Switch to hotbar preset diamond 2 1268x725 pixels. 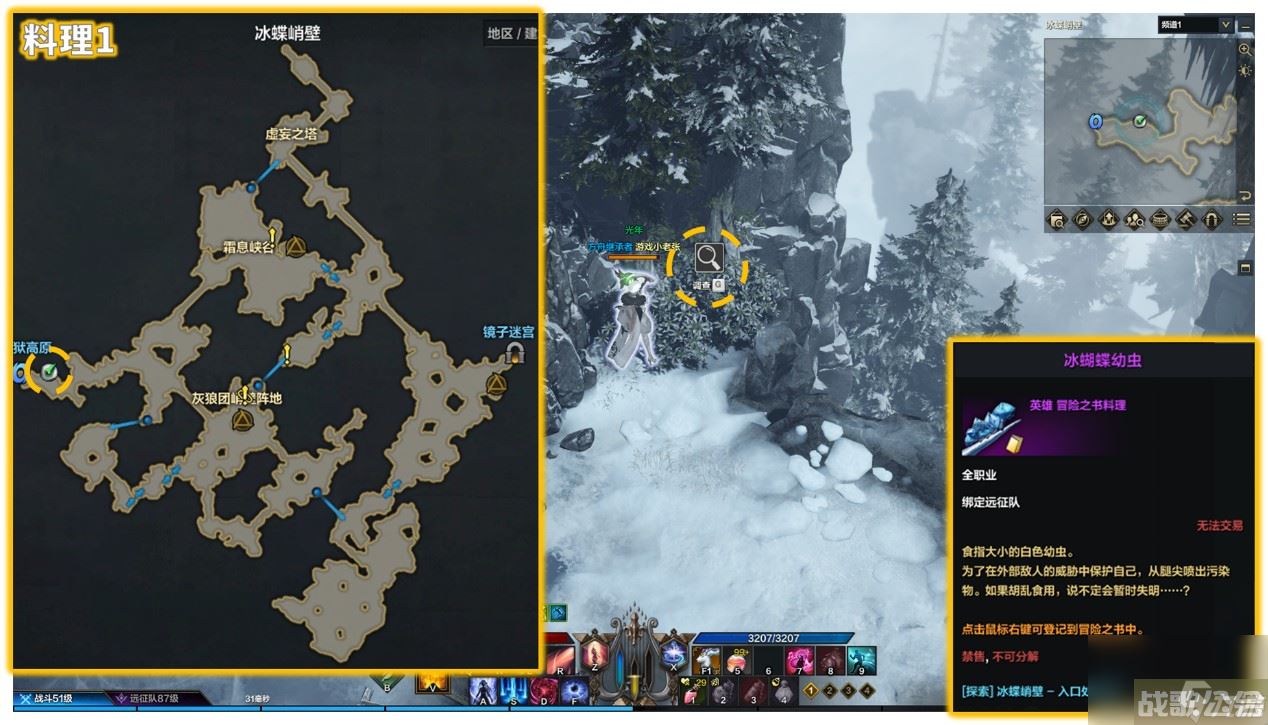click(x=832, y=690)
